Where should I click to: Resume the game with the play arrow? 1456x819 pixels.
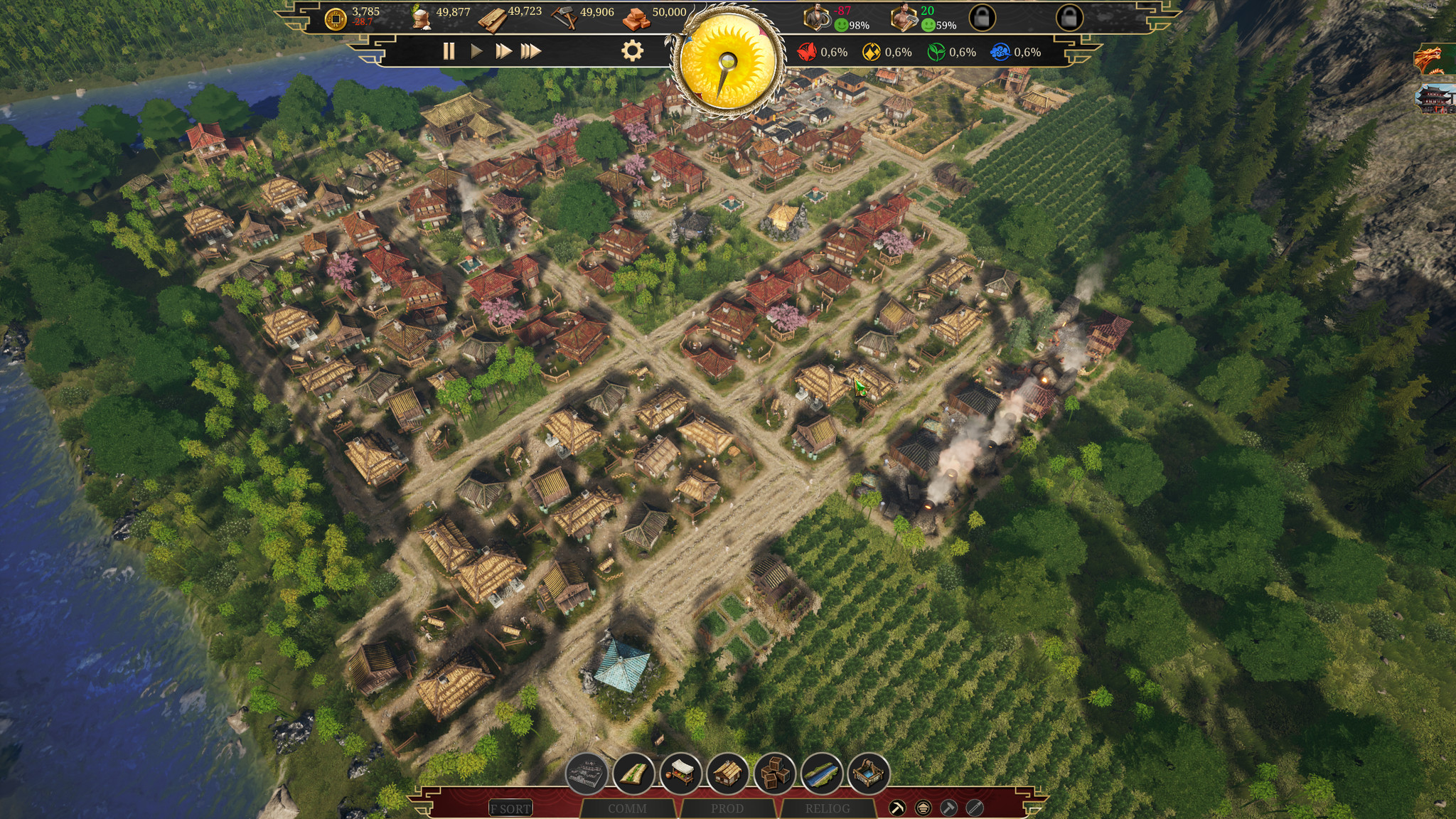pyautogui.click(x=475, y=51)
